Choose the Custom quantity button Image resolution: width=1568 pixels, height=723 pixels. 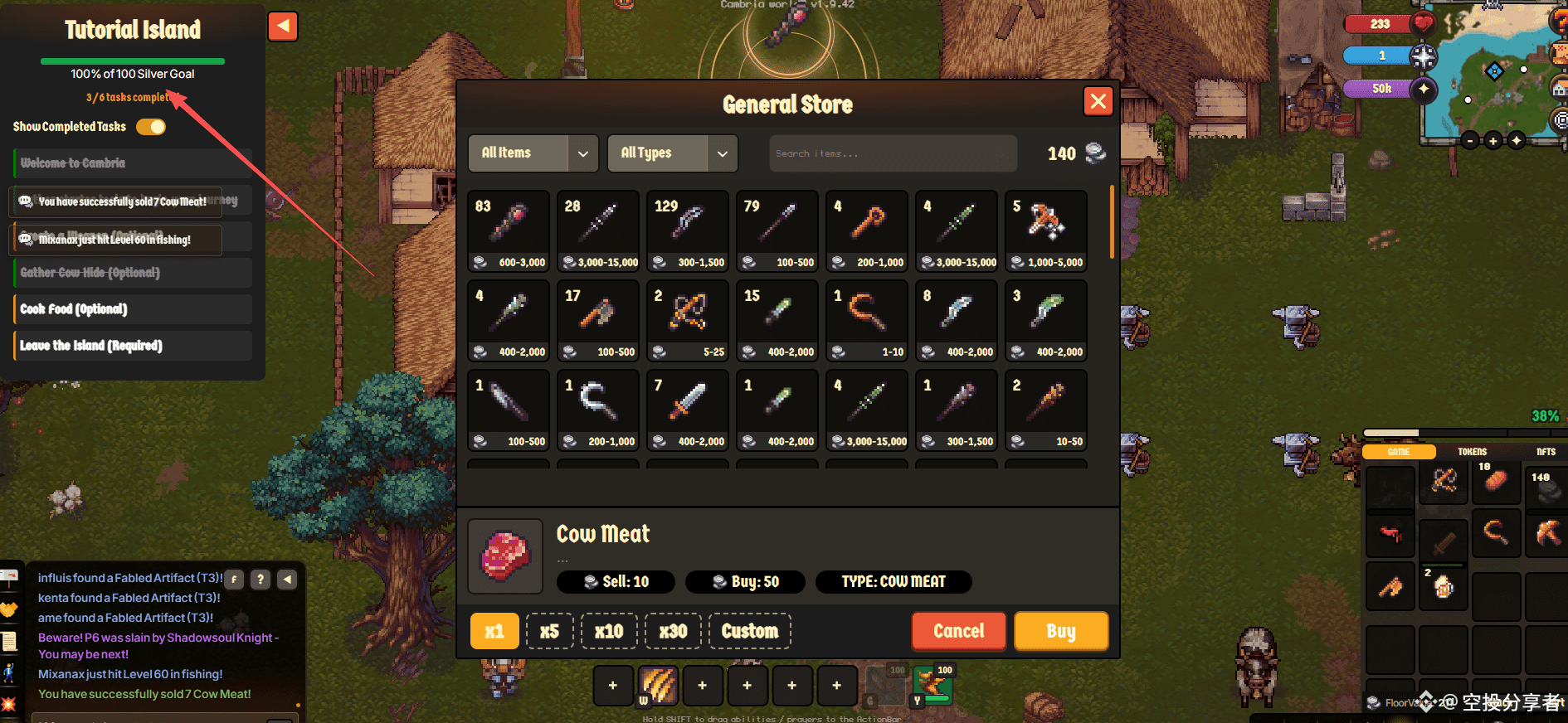(x=749, y=631)
